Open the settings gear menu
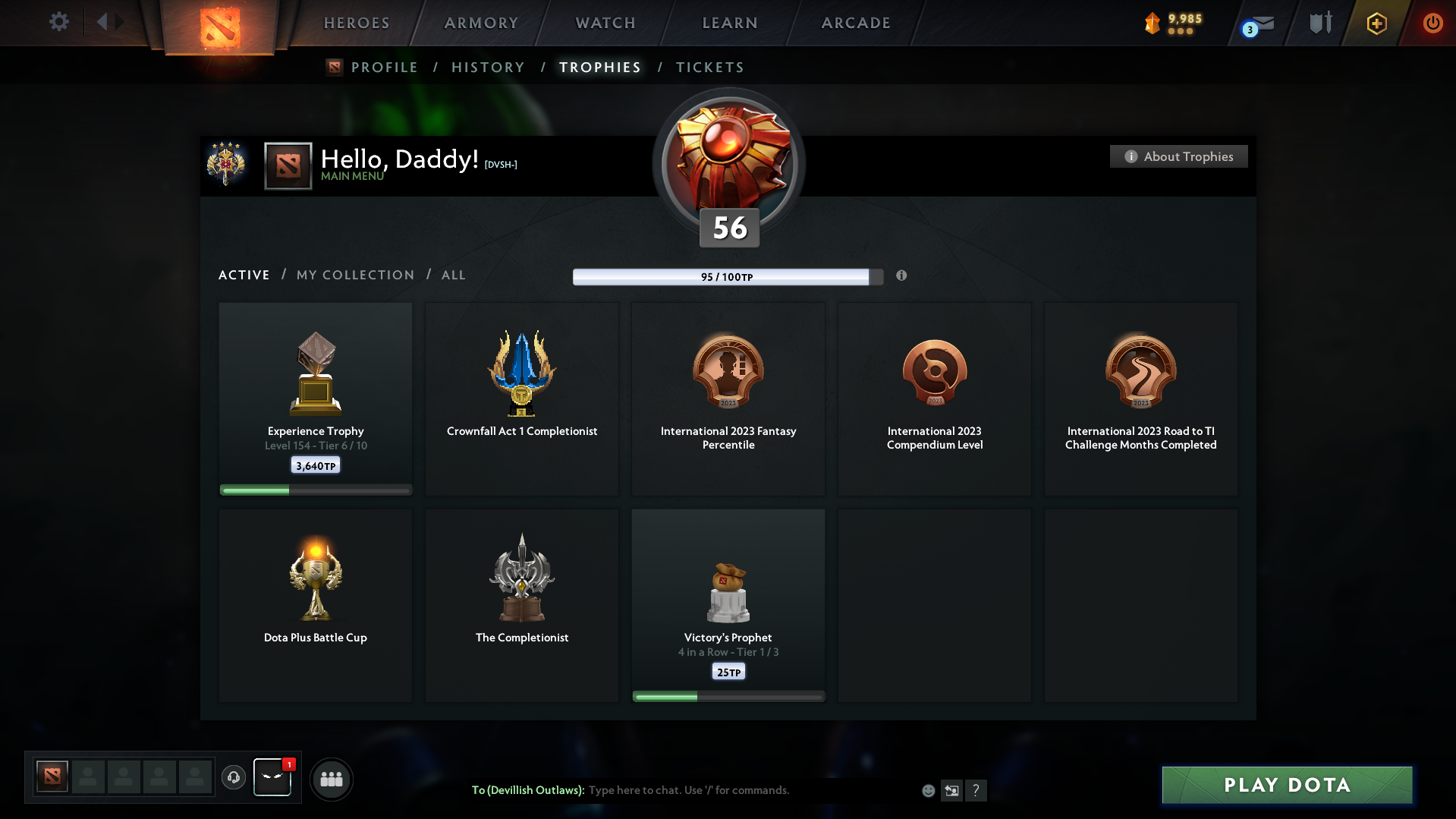1456x819 pixels. pos(59,22)
